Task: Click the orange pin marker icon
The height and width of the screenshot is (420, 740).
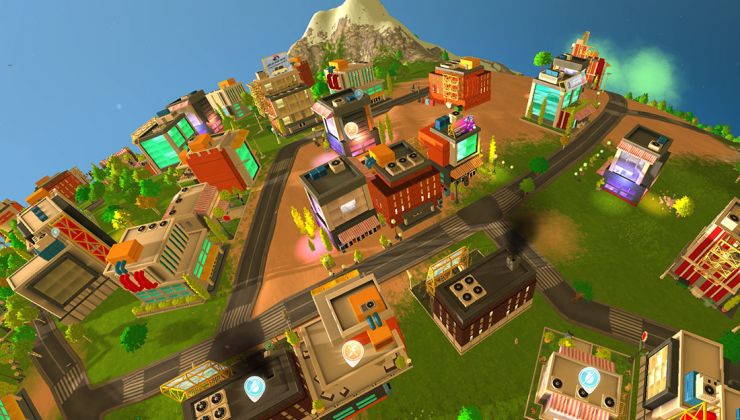Action: tap(352, 351)
